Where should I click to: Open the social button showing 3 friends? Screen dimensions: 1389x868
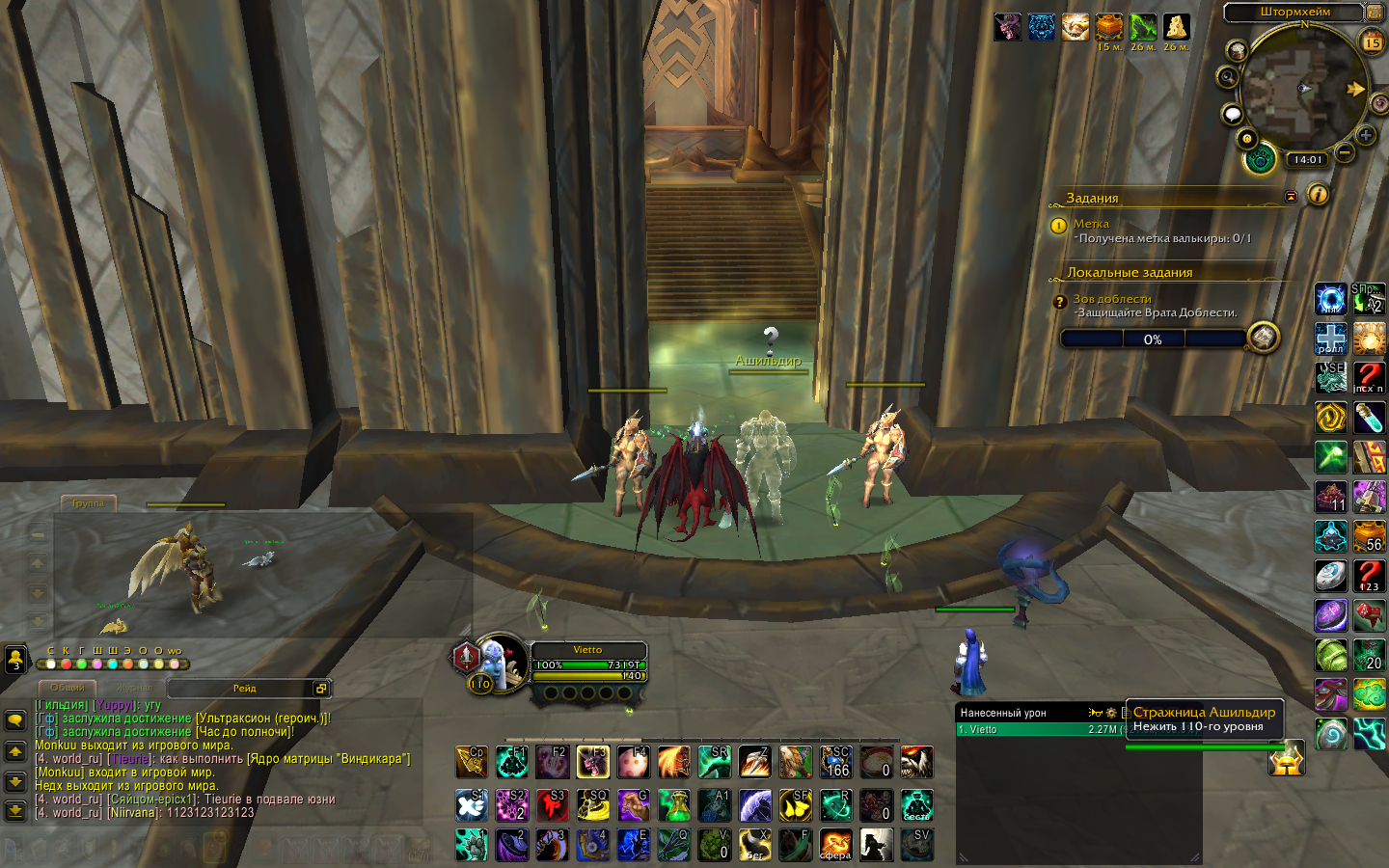point(15,660)
